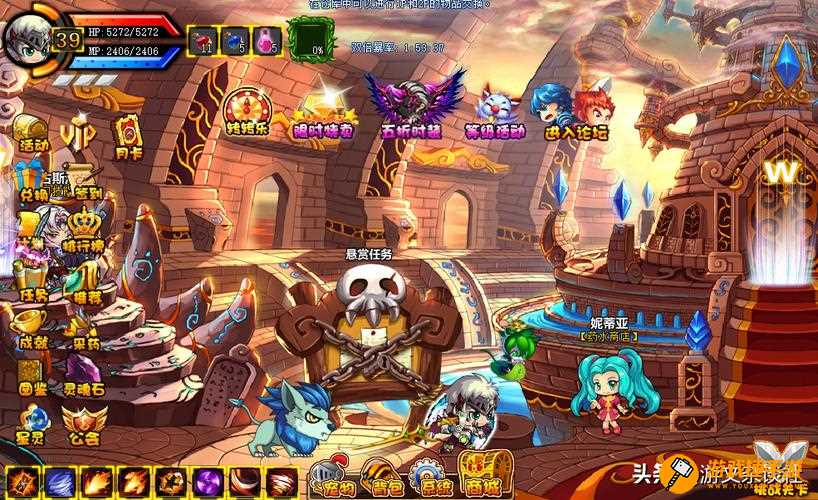The width and height of the screenshot is (818, 500).
Task: Open the 背包 backpack inventory
Action: pyautogui.click(x=383, y=479)
